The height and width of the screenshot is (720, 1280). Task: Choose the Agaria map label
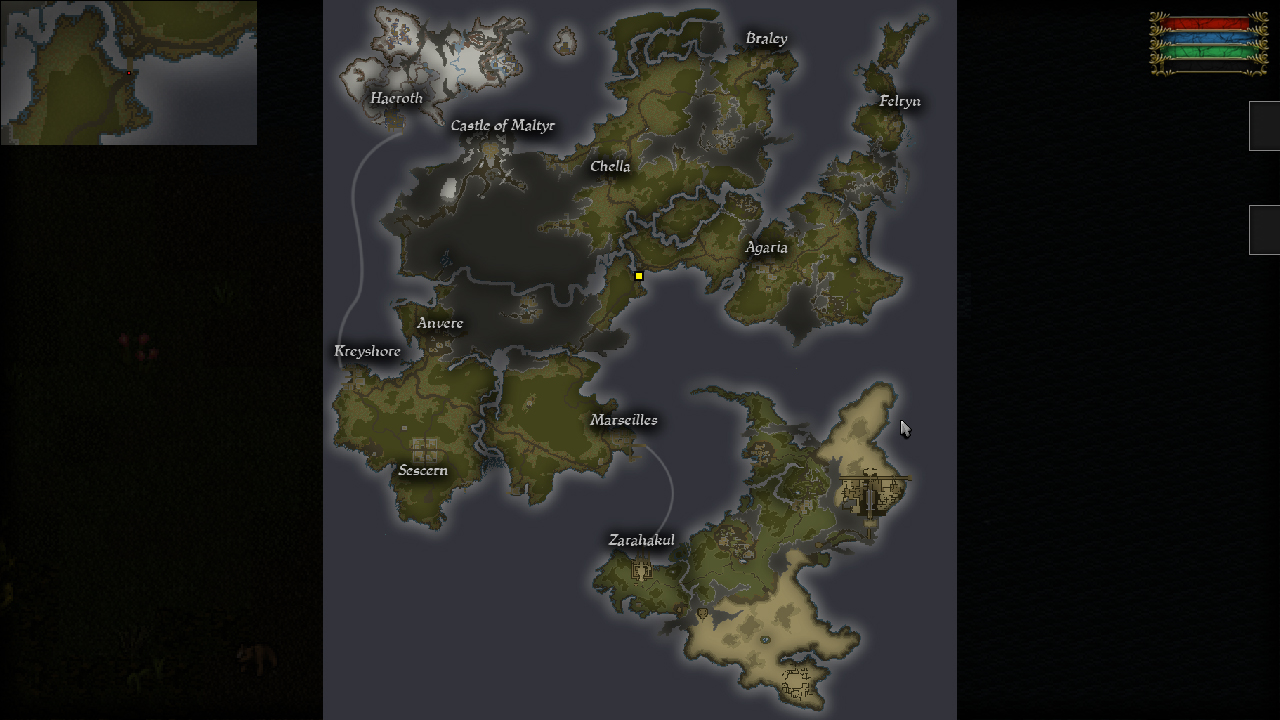[x=766, y=248]
